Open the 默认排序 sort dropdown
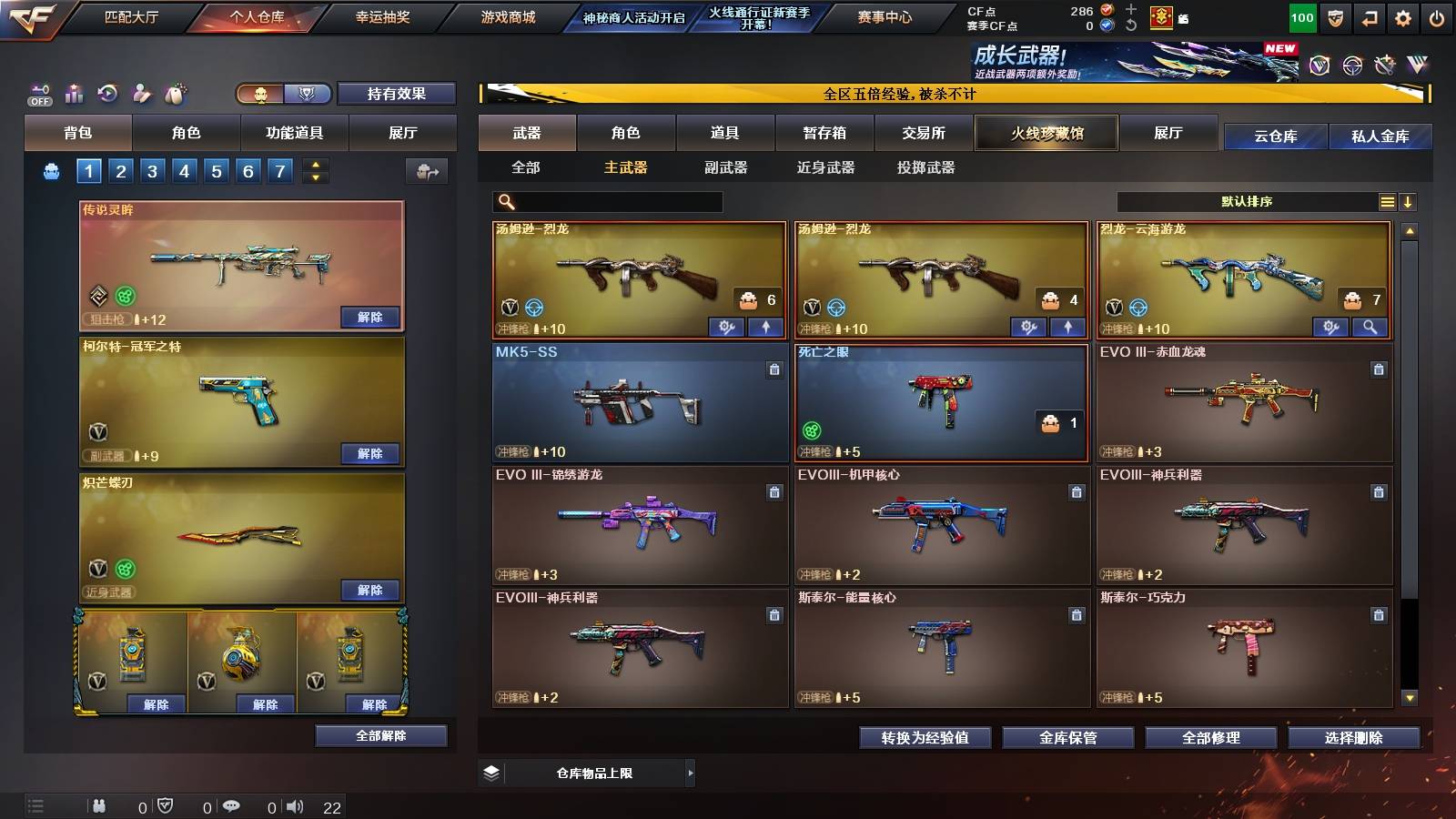Screen dimensions: 1456x819 [1256, 201]
